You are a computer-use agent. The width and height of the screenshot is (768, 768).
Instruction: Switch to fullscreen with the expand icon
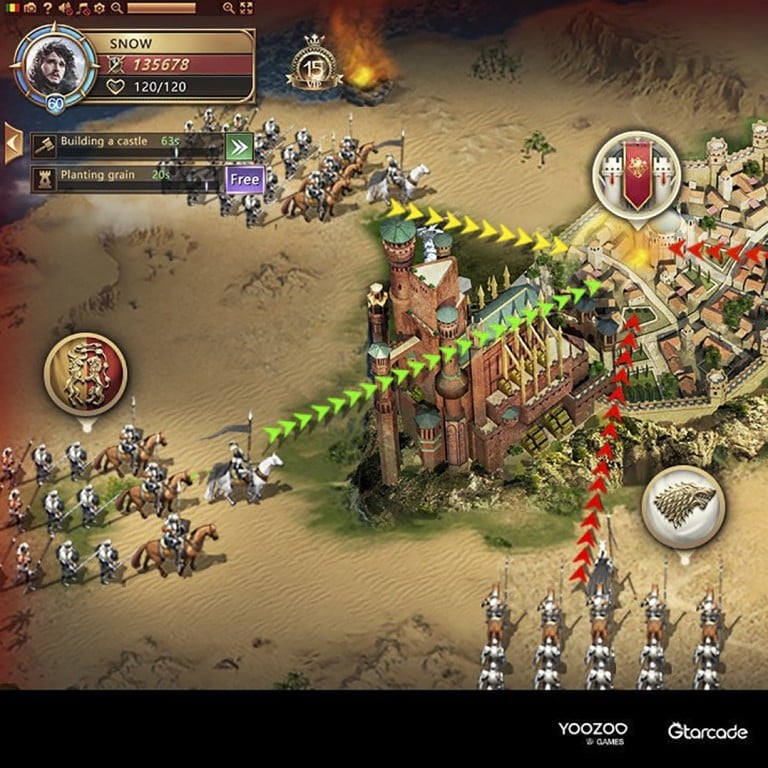246,8
